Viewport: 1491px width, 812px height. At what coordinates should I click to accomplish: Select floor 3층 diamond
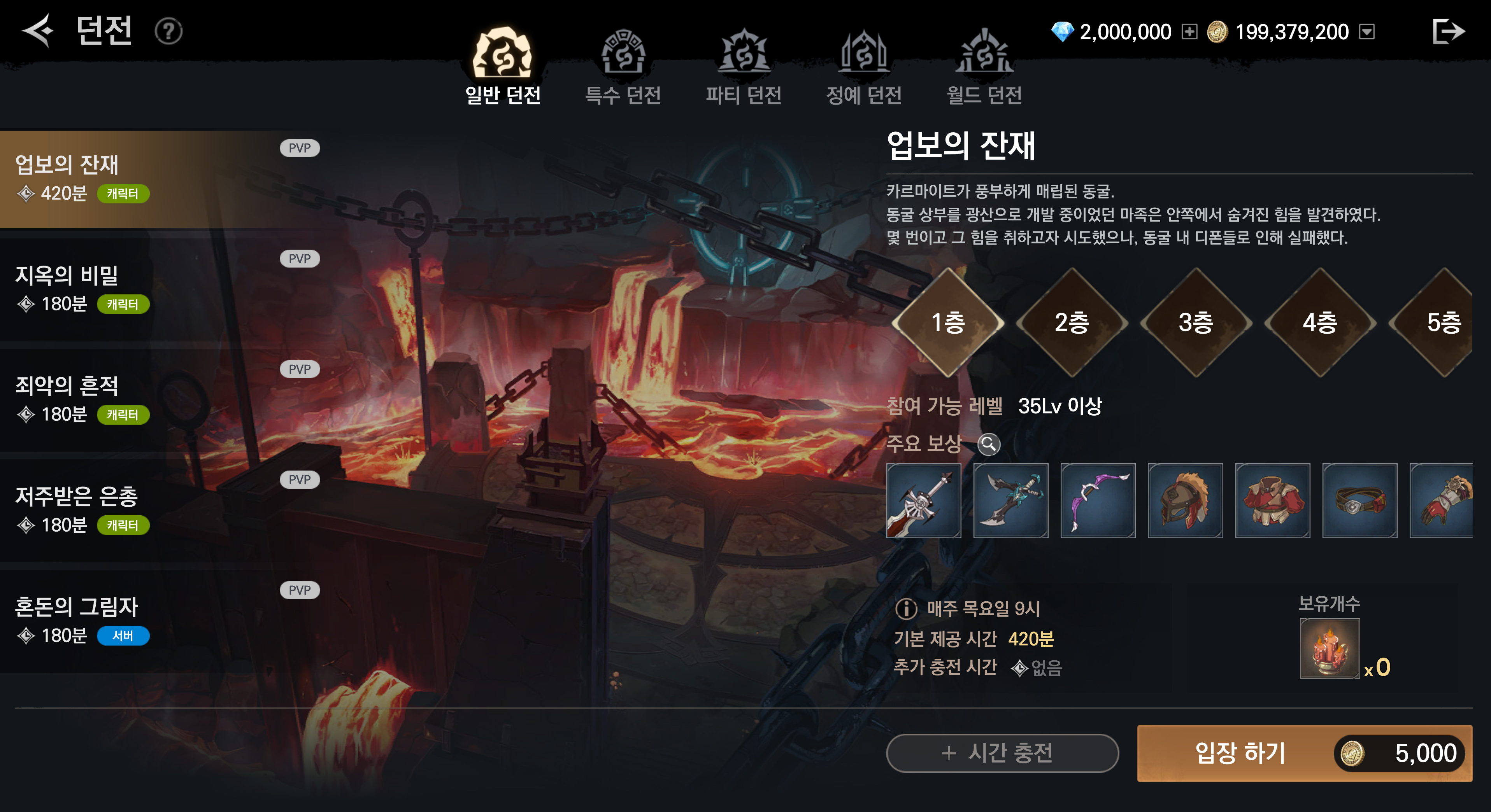[1195, 322]
